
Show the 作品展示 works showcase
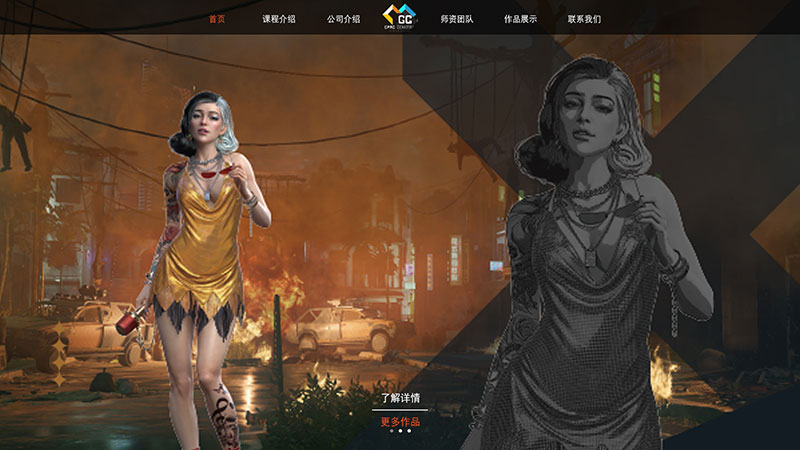pyautogui.click(x=520, y=19)
